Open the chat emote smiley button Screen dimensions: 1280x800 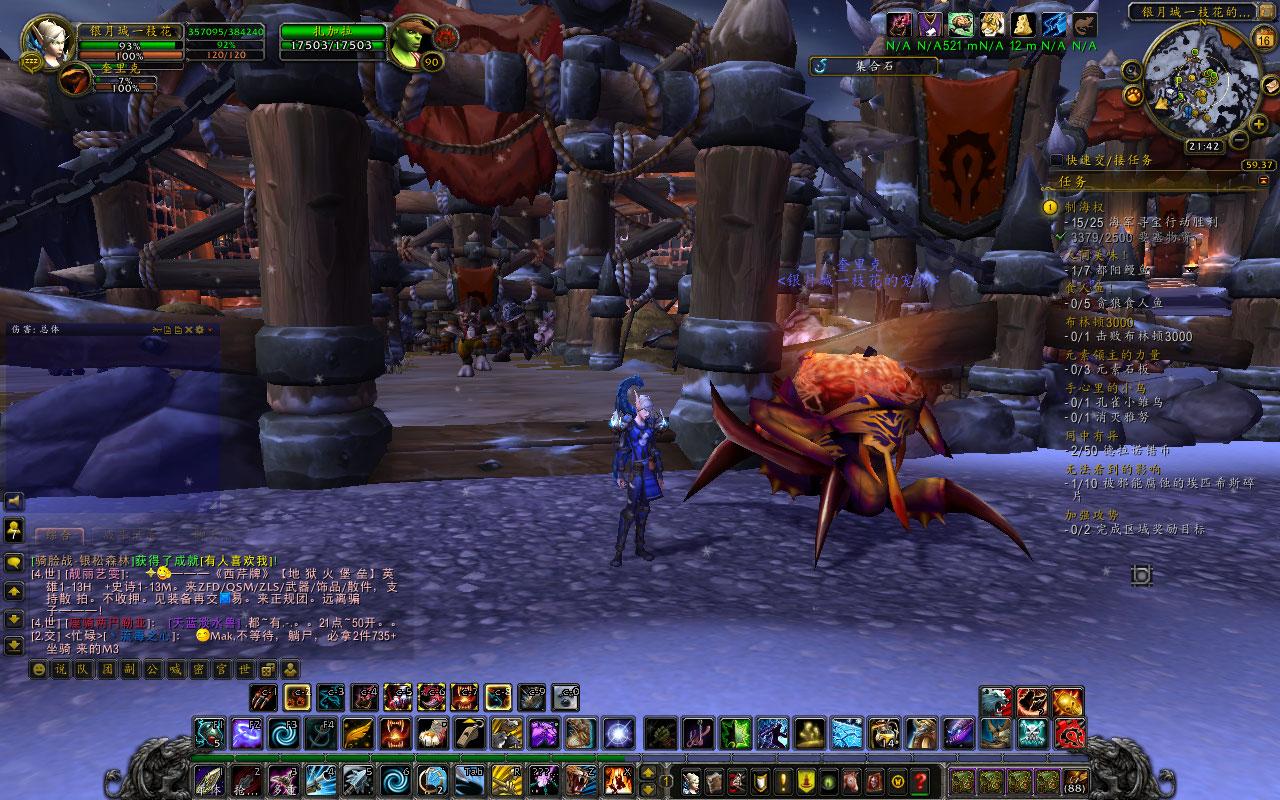[39, 669]
